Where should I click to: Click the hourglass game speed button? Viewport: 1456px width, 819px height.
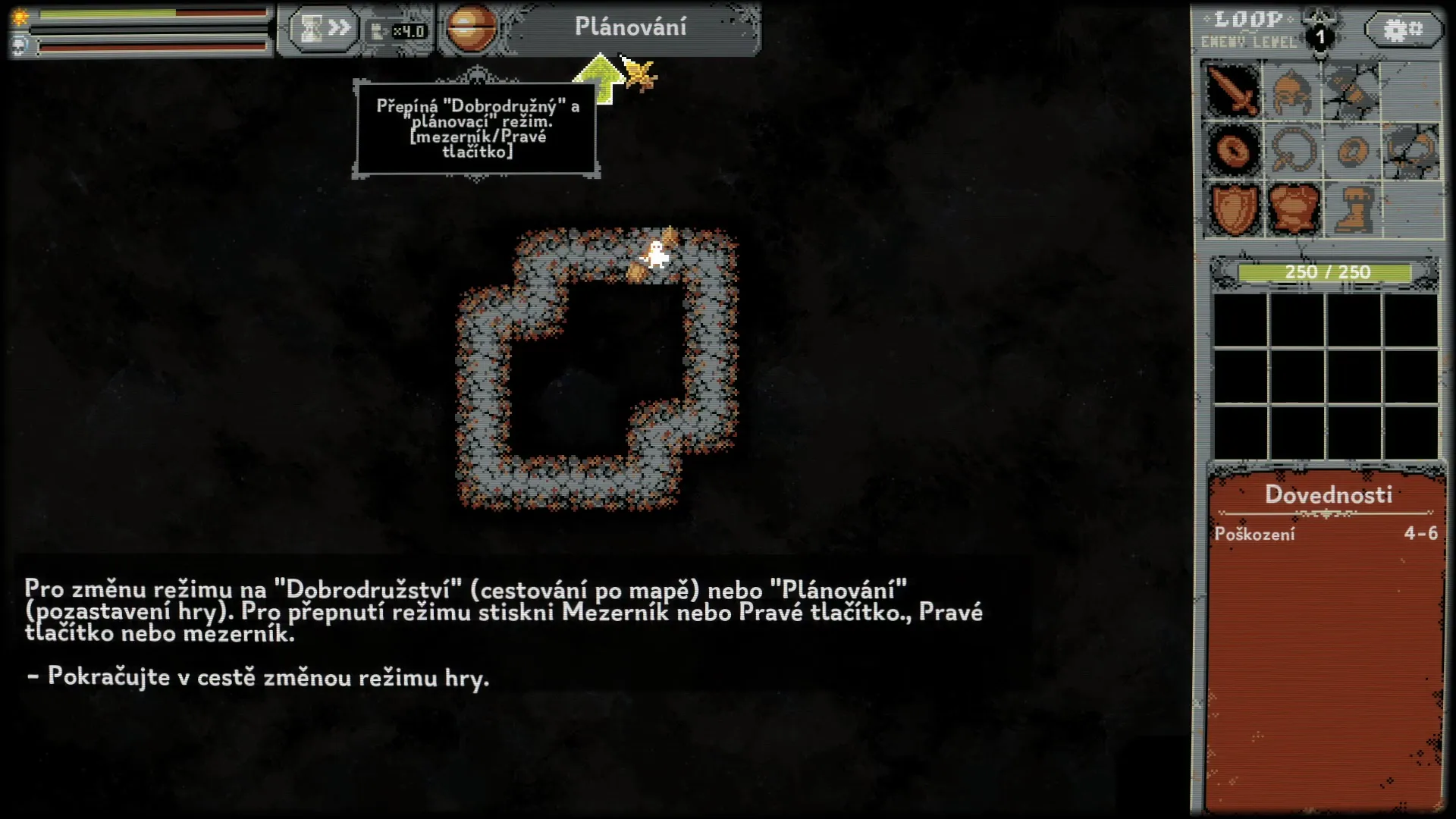322,30
